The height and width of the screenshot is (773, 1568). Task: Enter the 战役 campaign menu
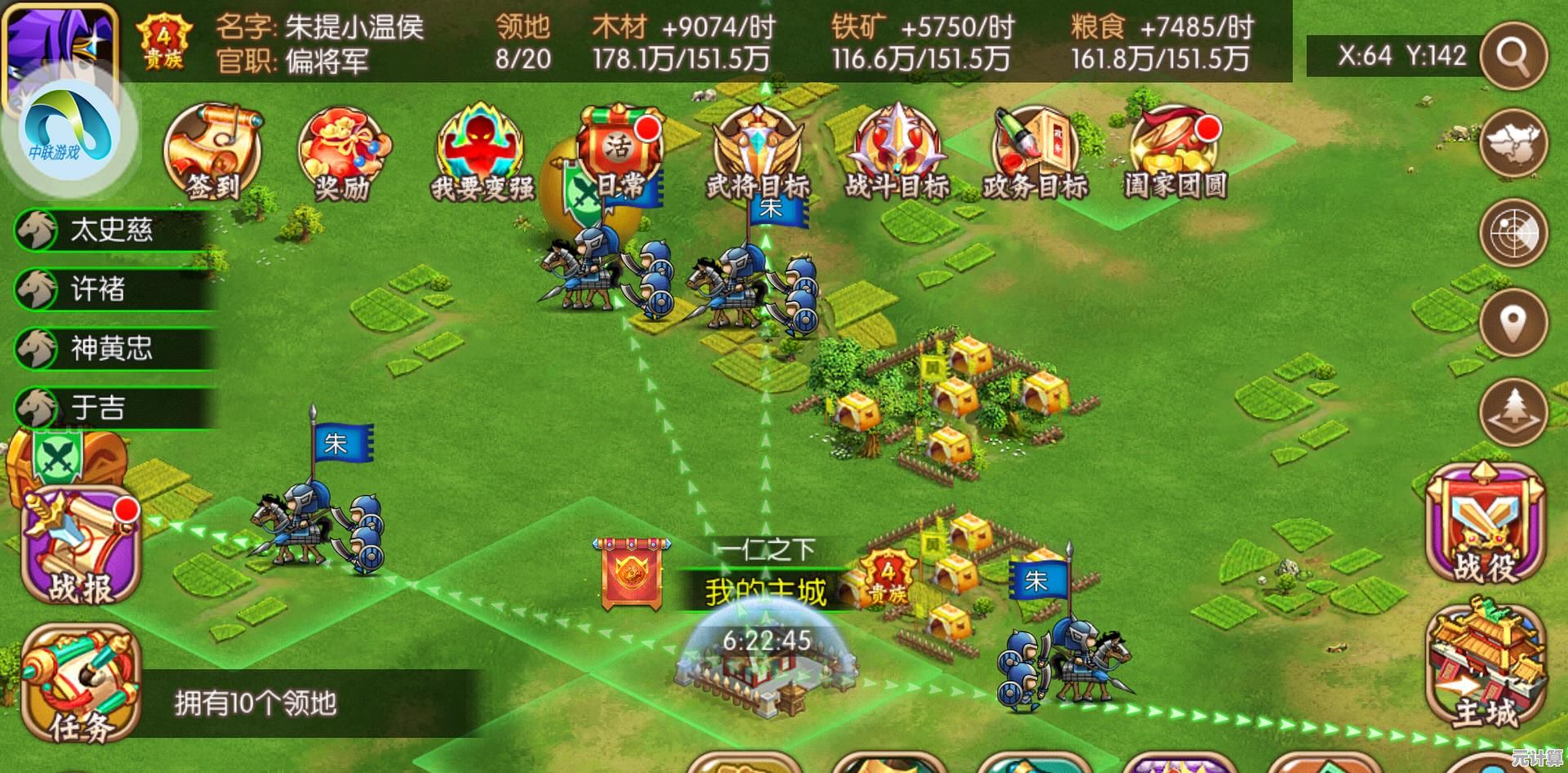coord(1486,525)
